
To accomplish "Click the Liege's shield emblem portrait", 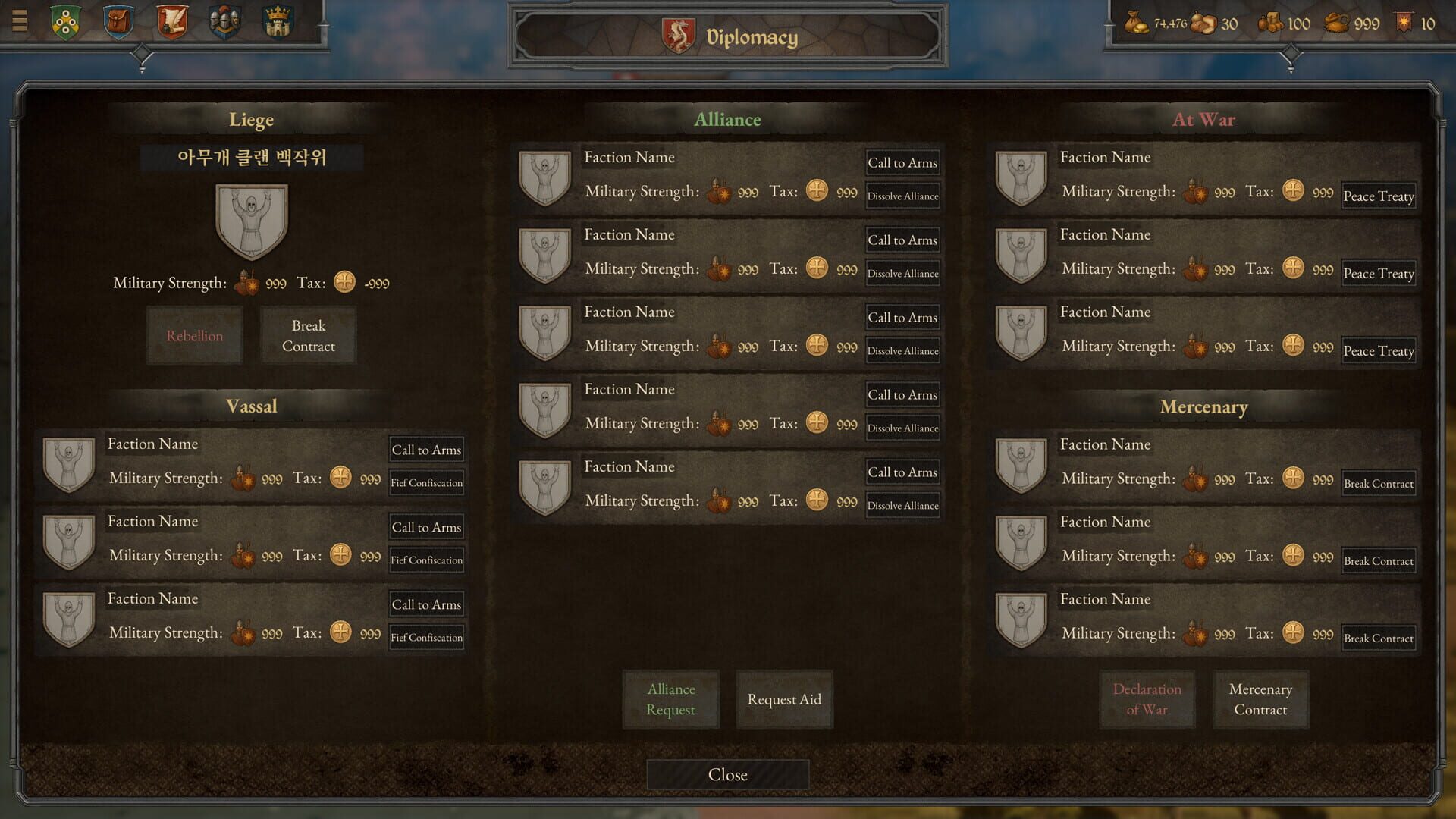I will (x=252, y=221).
